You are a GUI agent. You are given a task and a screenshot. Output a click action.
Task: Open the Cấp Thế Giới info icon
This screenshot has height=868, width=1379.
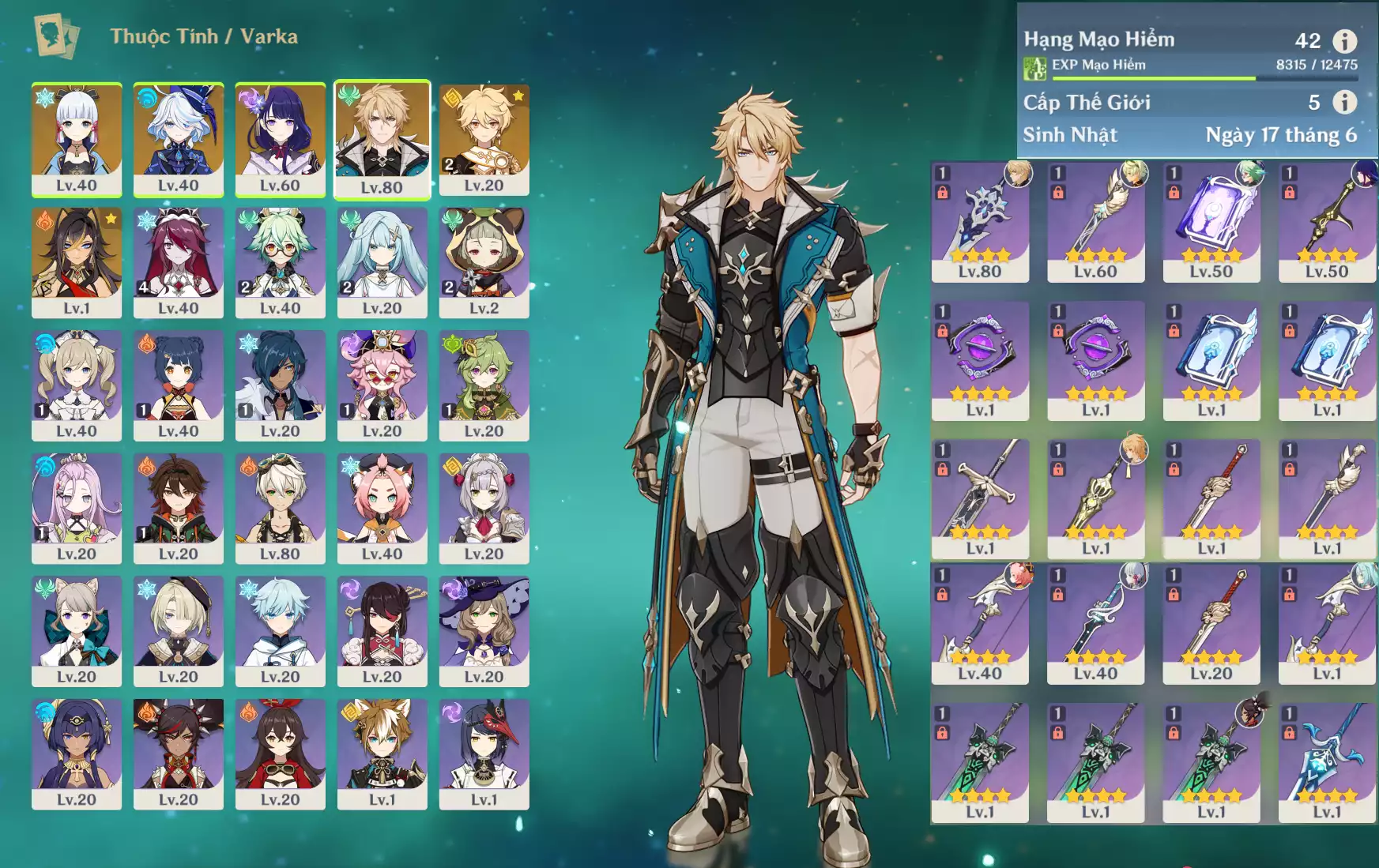[1345, 102]
